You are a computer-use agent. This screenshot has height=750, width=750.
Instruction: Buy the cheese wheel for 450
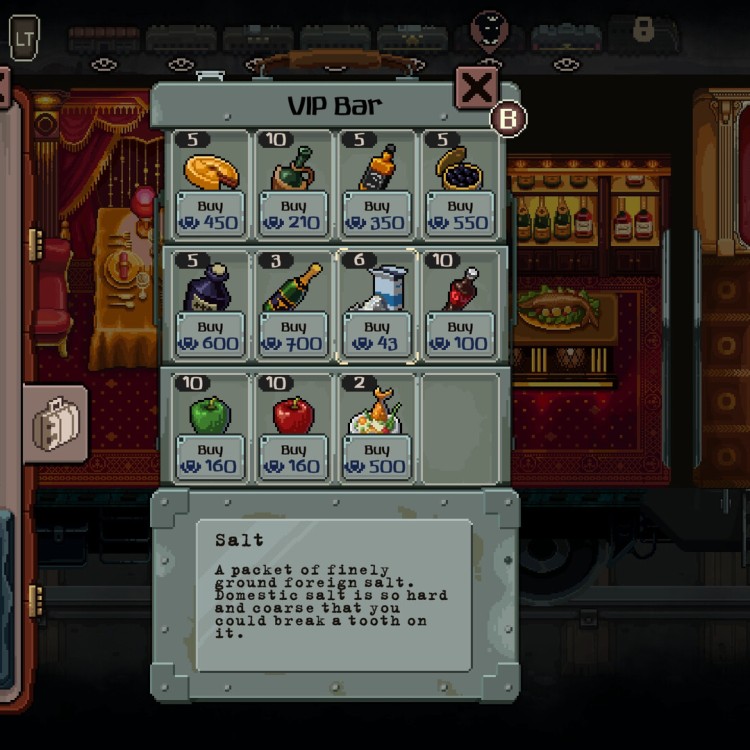(x=210, y=214)
